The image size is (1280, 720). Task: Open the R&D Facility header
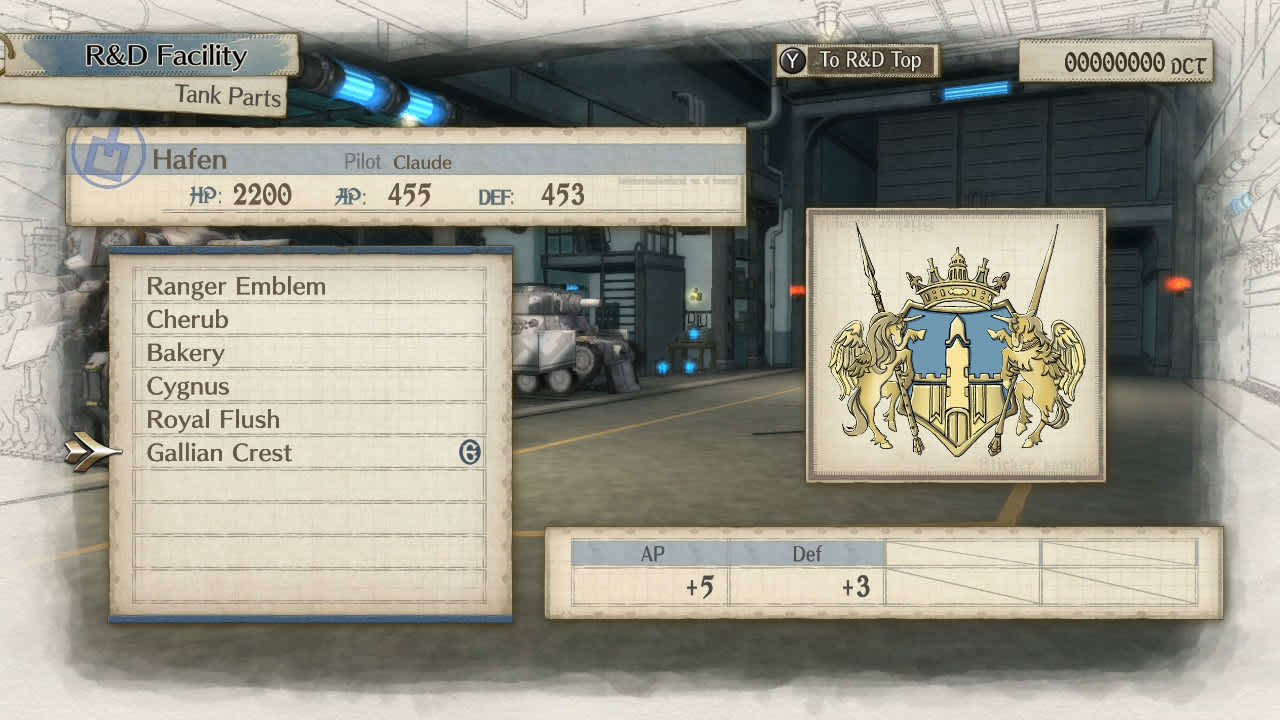[166, 56]
